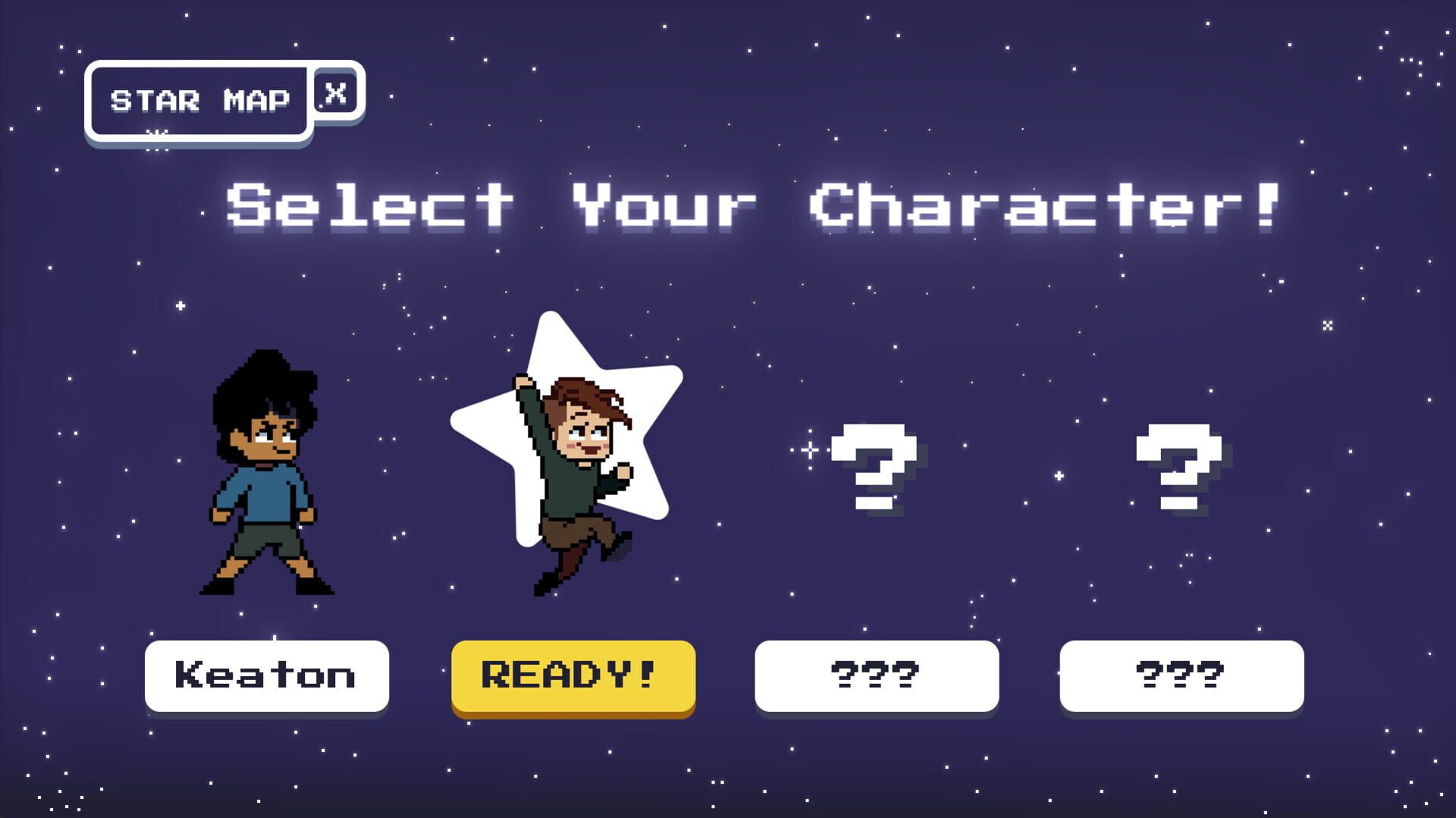The width and height of the screenshot is (1456, 818).
Task: Expand the STAR MAP panel
Action: point(199,99)
